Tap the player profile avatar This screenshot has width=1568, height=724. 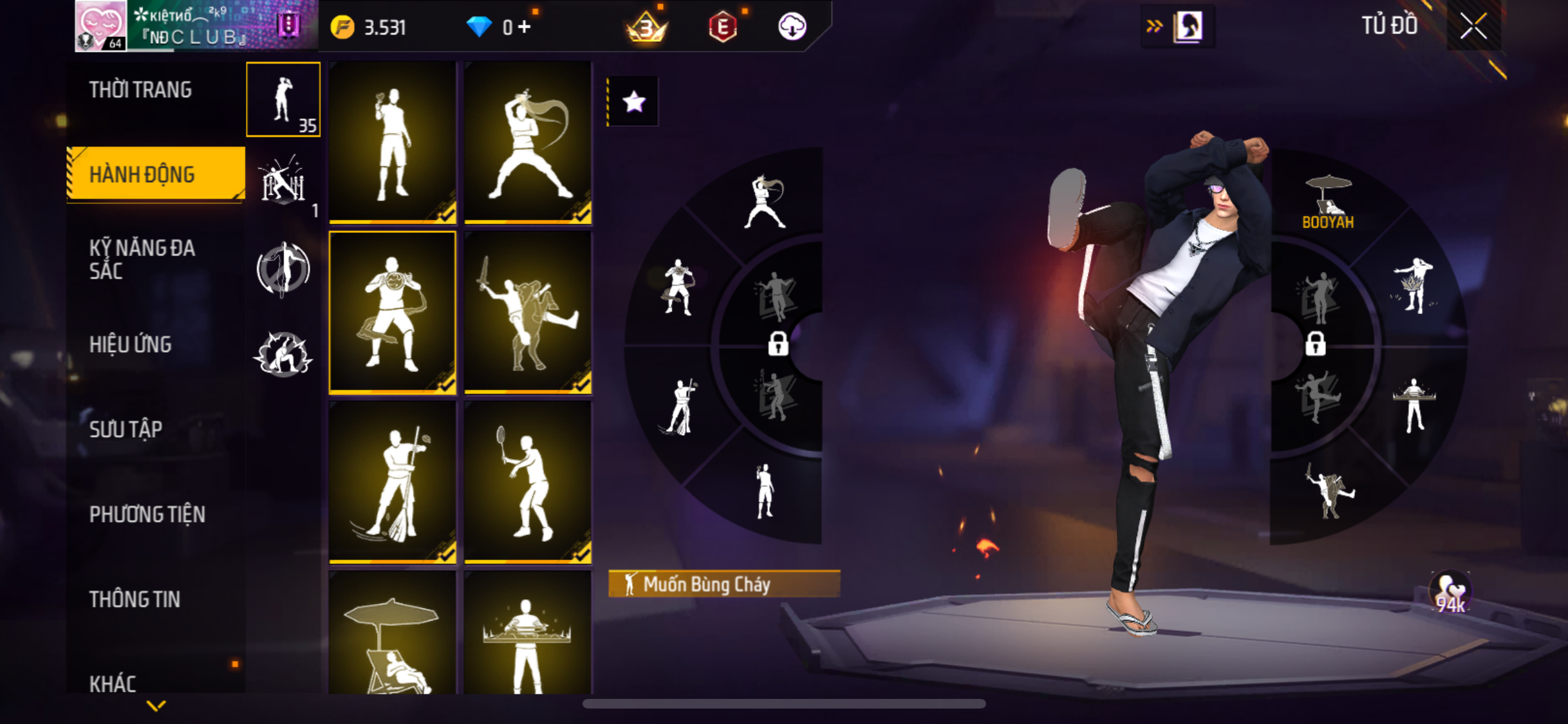pyautogui.click(x=100, y=26)
